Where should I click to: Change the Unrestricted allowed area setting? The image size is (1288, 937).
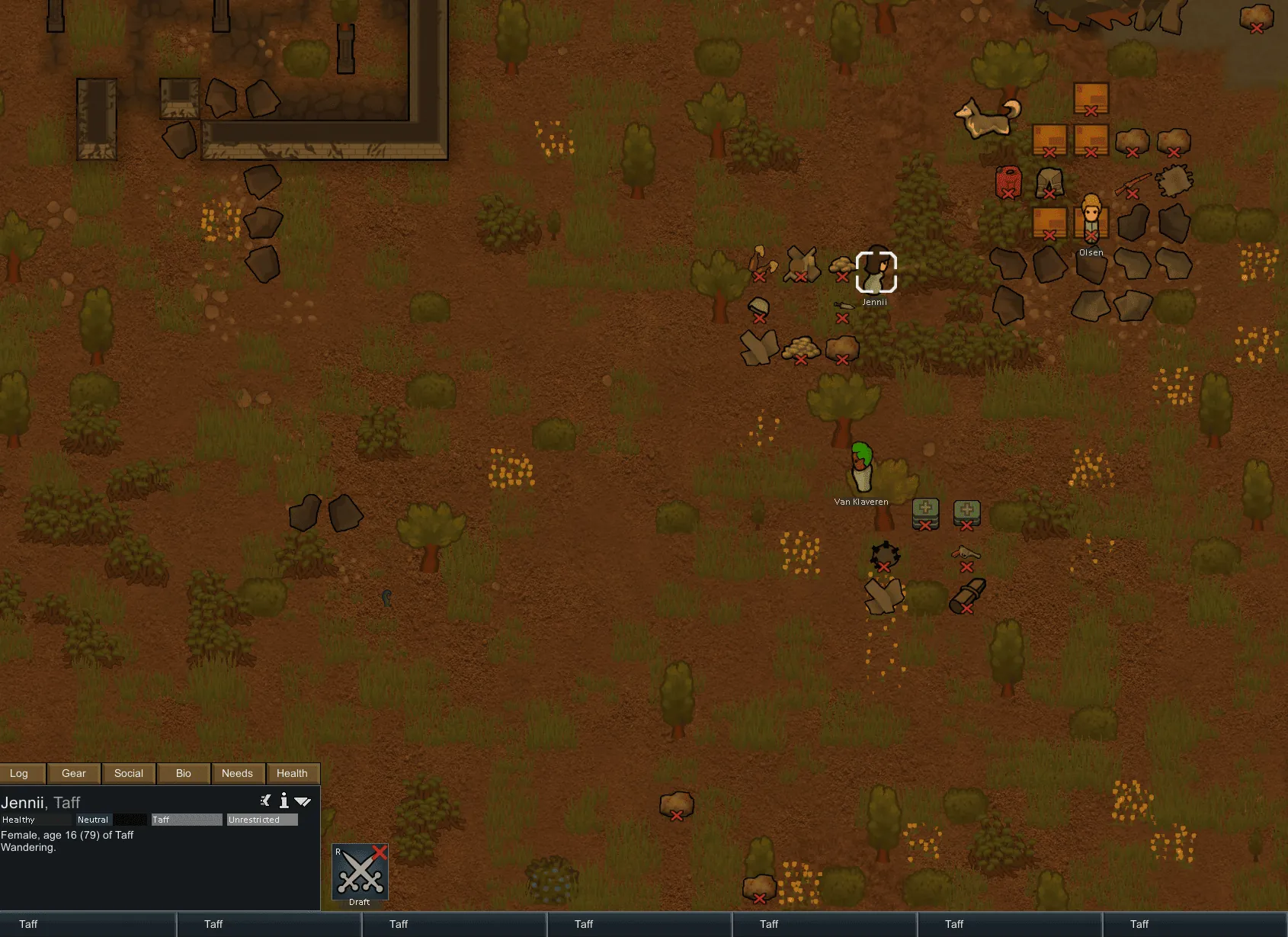(262, 820)
